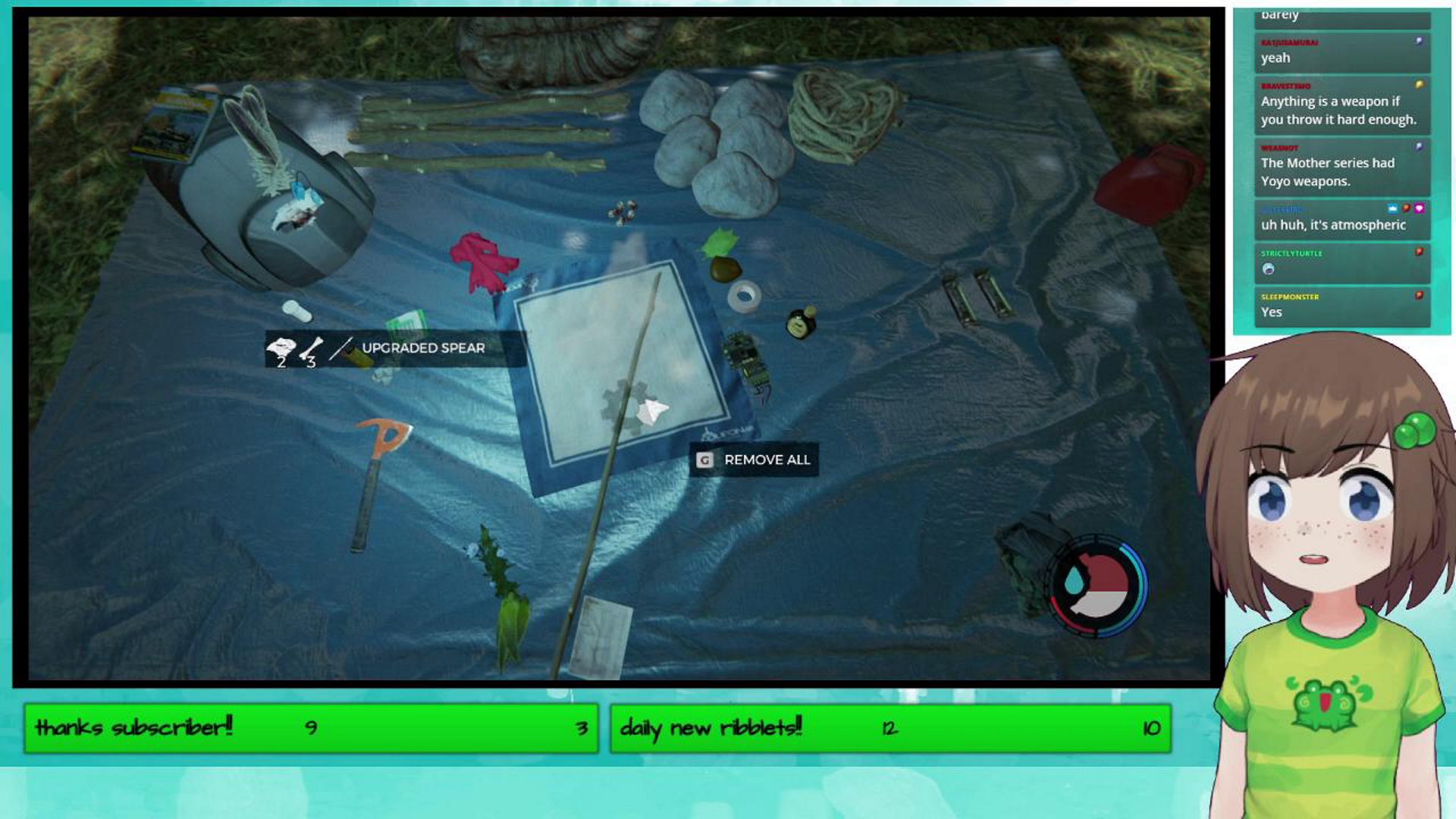Viewport: 1456px width, 819px height.
Task: Click the gear icon to craft
Action: [x=623, y=402]
